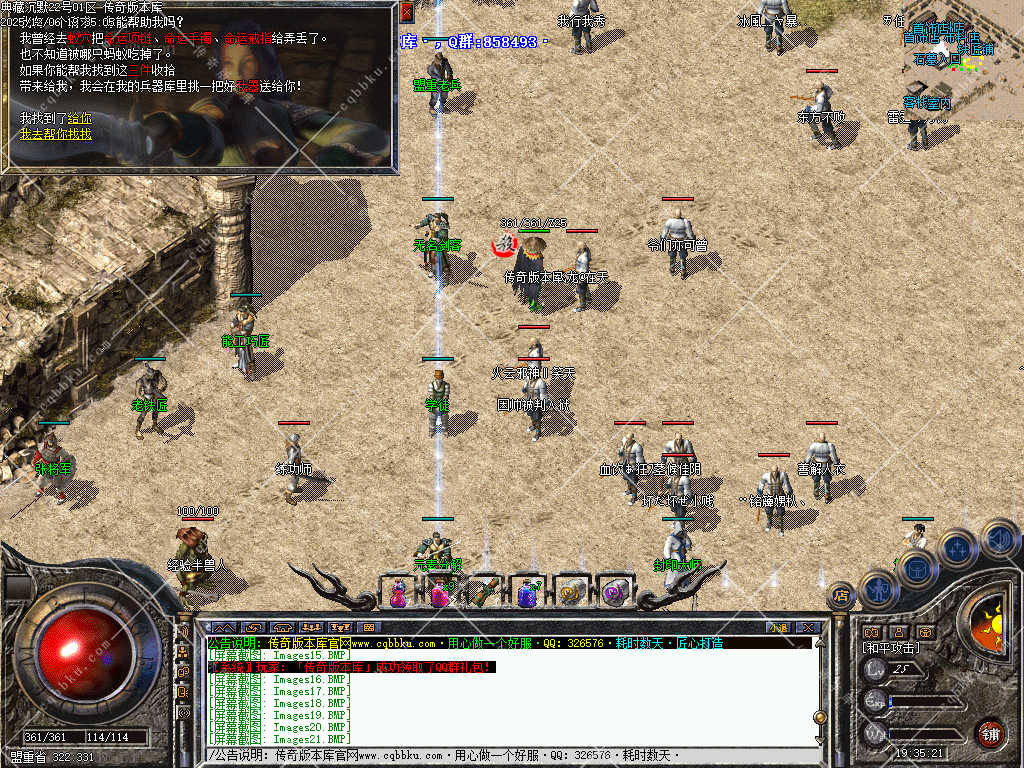The height and width of the screenshot is (768, 1024).
Task: Close the chat panel with its X button
Action: click(808, 628)
